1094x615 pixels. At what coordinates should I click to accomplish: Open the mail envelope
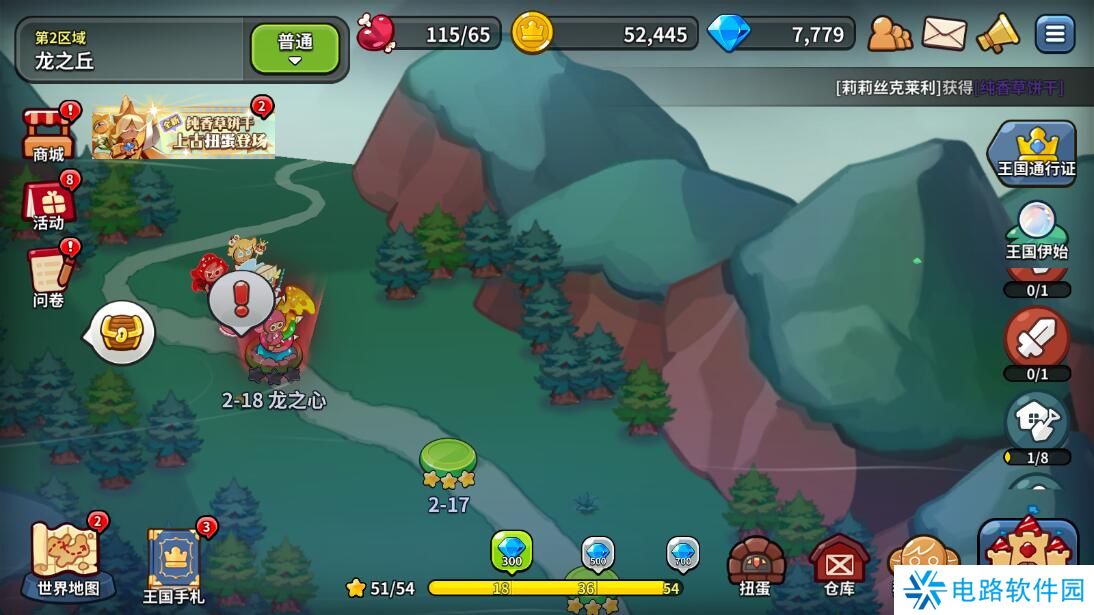[x=944, y=34]
